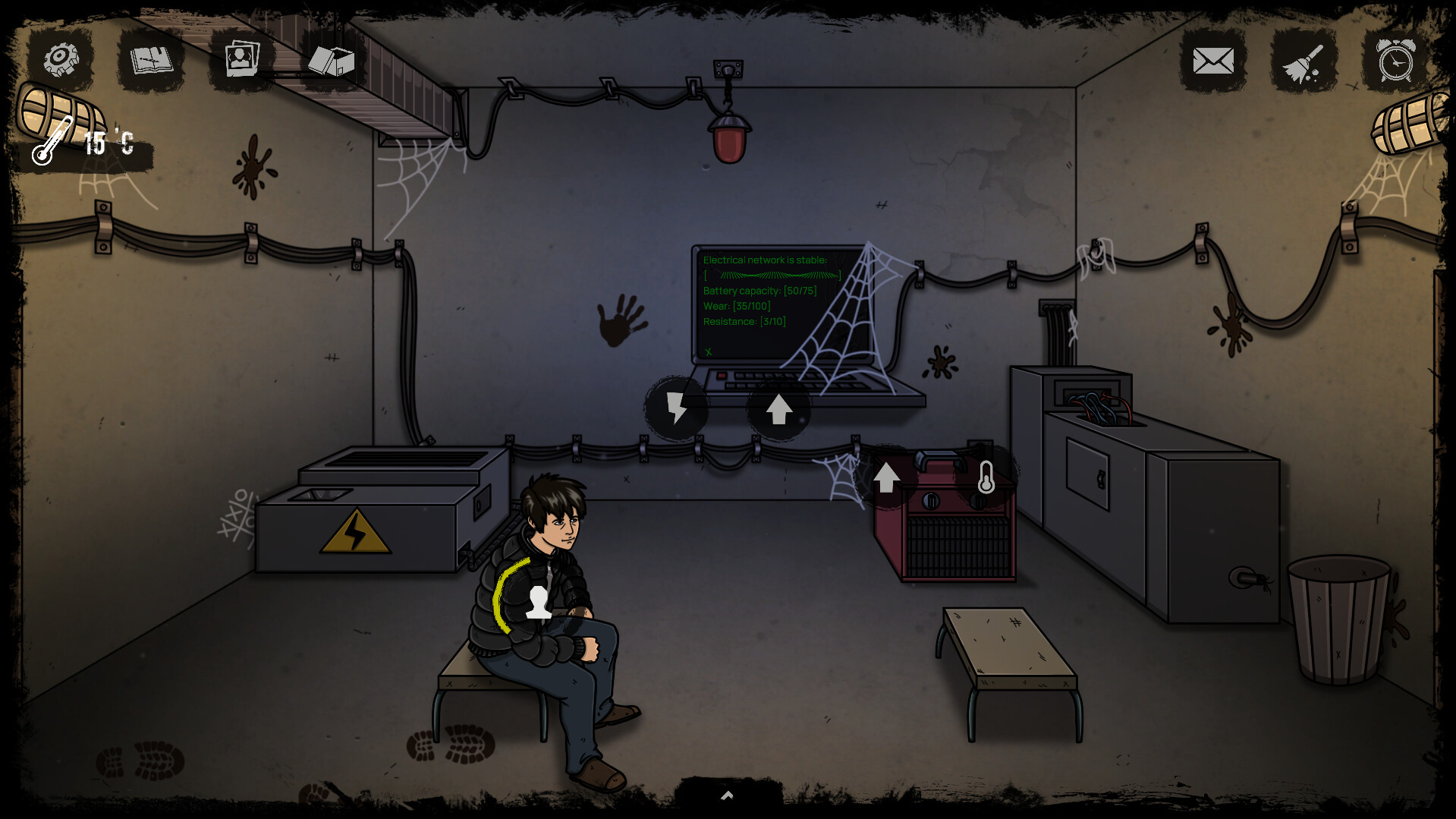The image size is (1456, 819).
Task: Open the settings gear icon
Action: (x=61, y=61)
